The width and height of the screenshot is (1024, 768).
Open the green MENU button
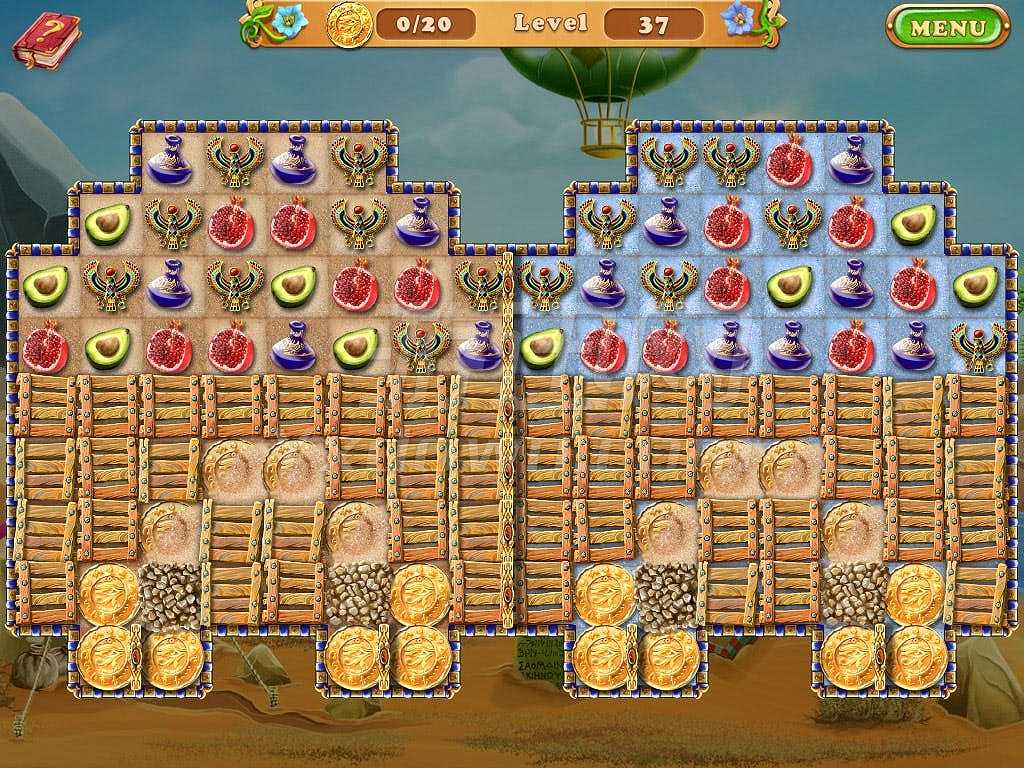tap(947, 26)
